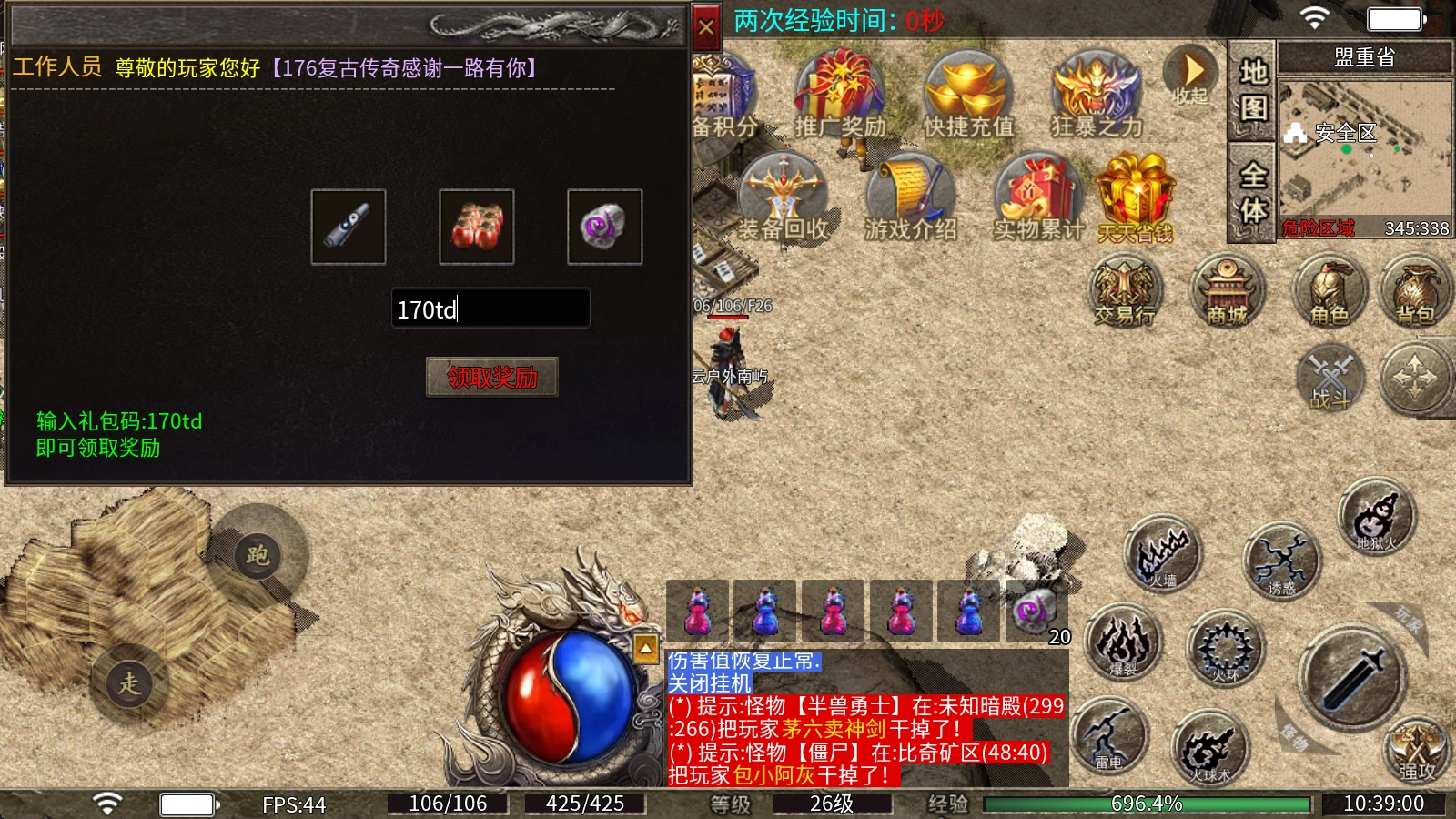Collapse the top menu with 收起

1190,76
